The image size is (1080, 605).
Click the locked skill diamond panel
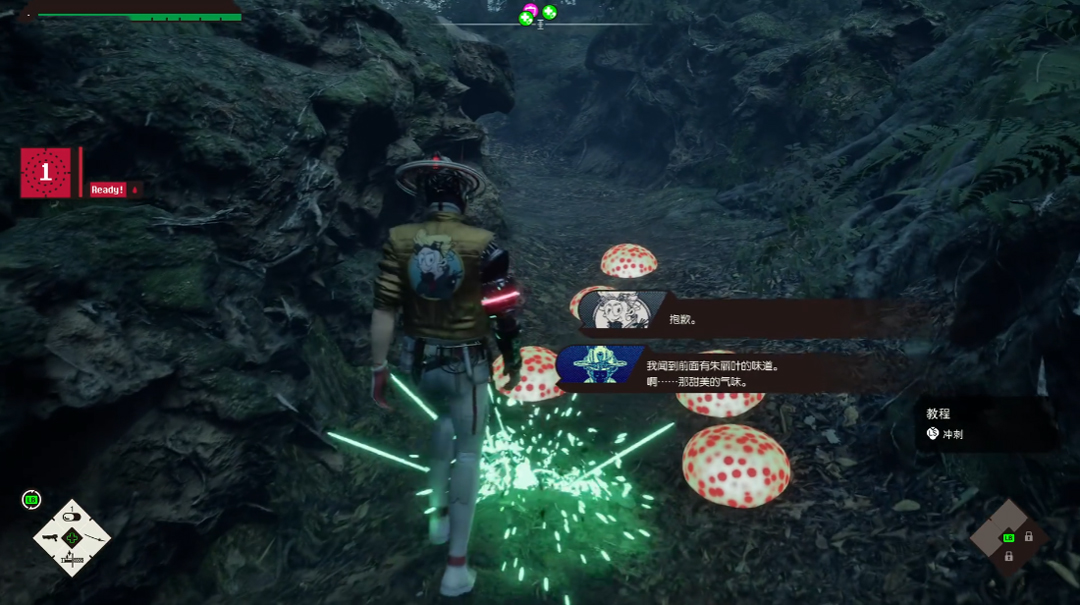[x=1008, y=540]
